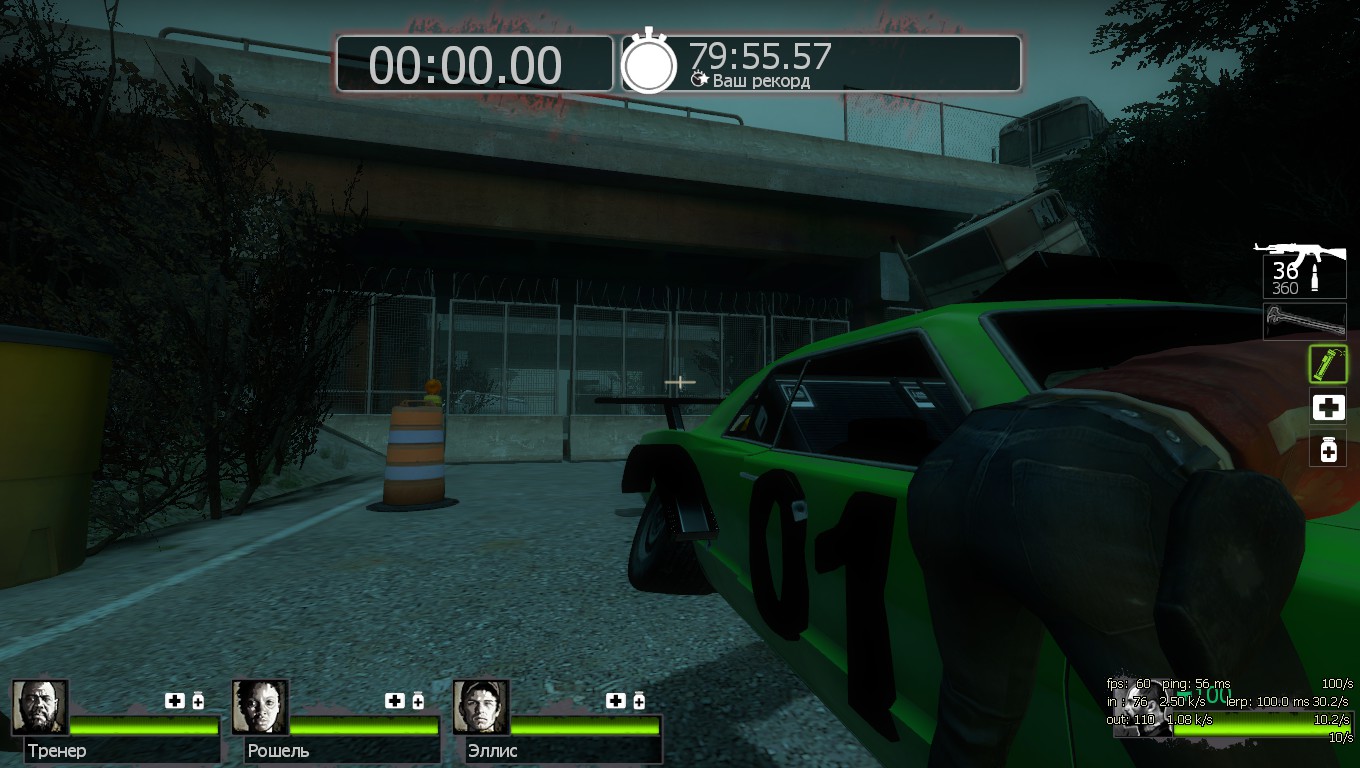
Task: Click the medkit icon above Тренер's health bar
Action: (175, 701)
